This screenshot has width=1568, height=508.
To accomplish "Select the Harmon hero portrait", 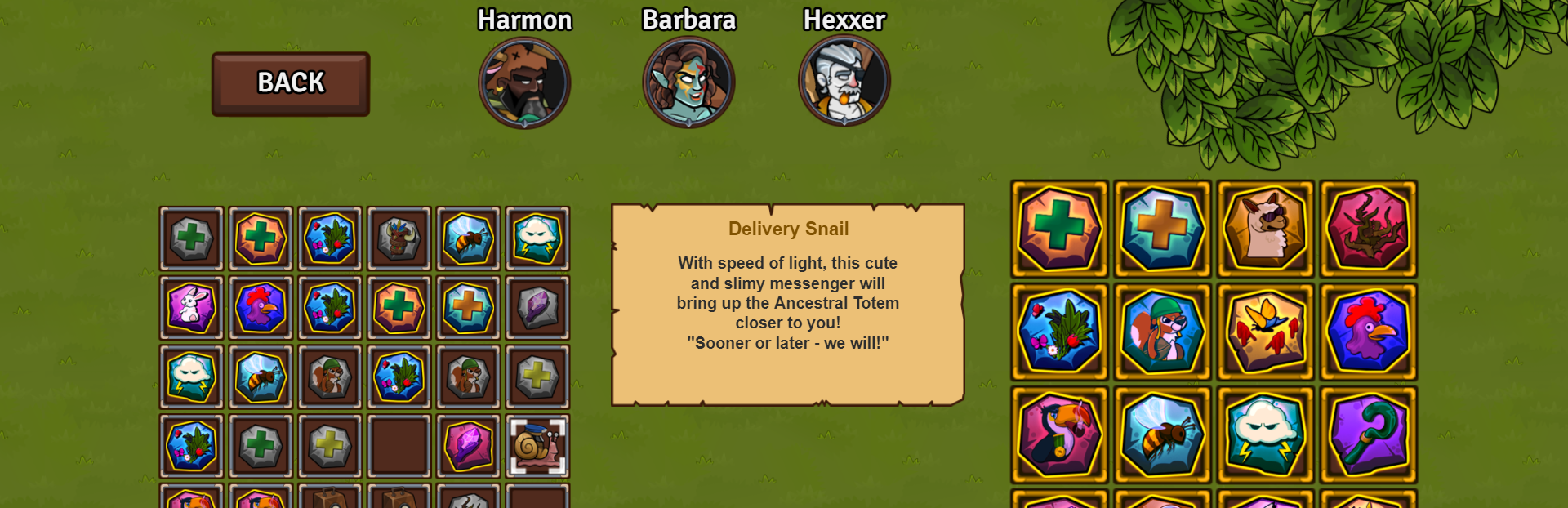I will (x=524, y=82).
